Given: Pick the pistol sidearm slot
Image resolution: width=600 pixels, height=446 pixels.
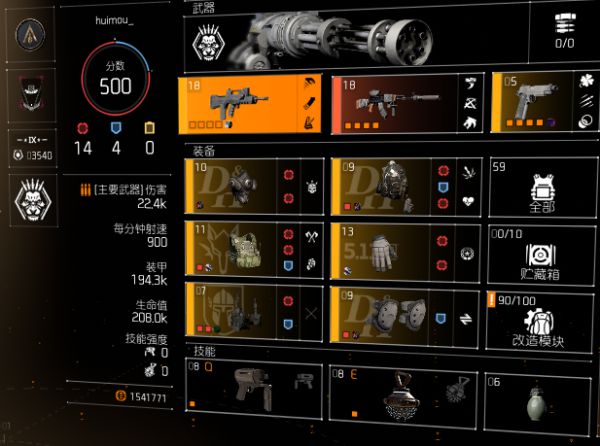Looking at the screenshot, I should pyautogui.click(x=542, y=102).
